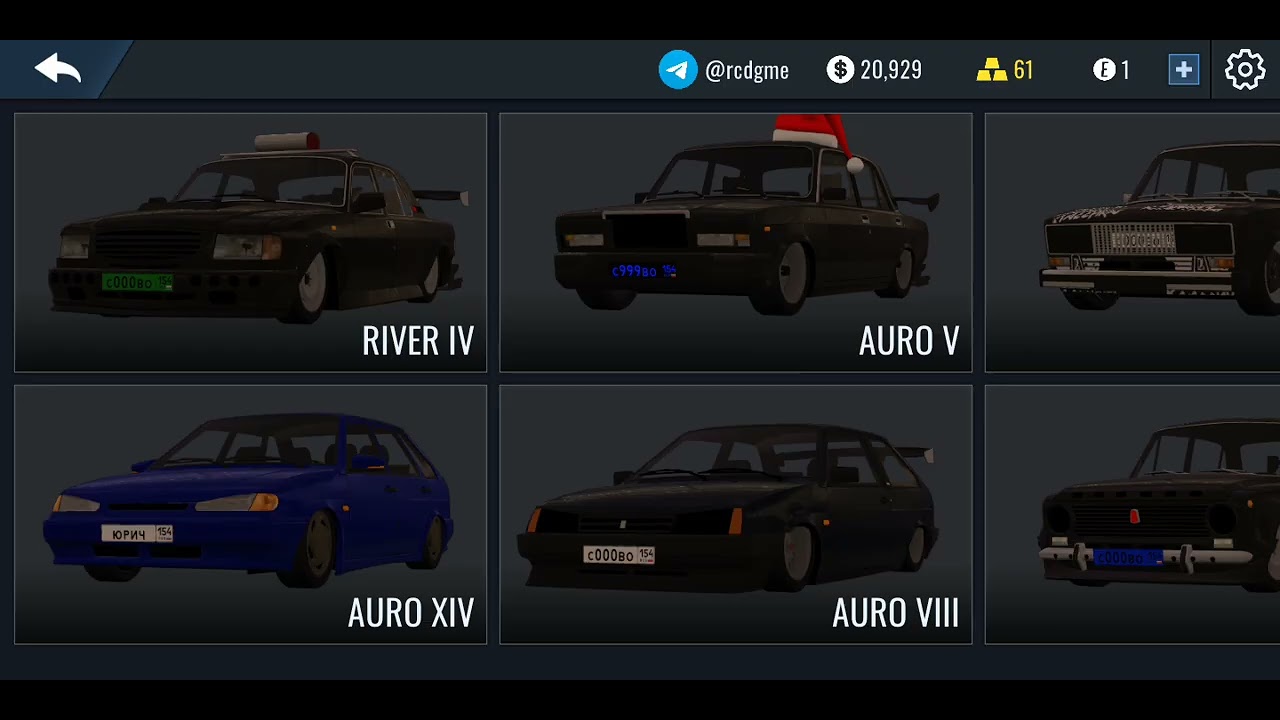Go back with the white arrow button
The width and height of the screenshot is (1280, 720).
pos(57,69)
